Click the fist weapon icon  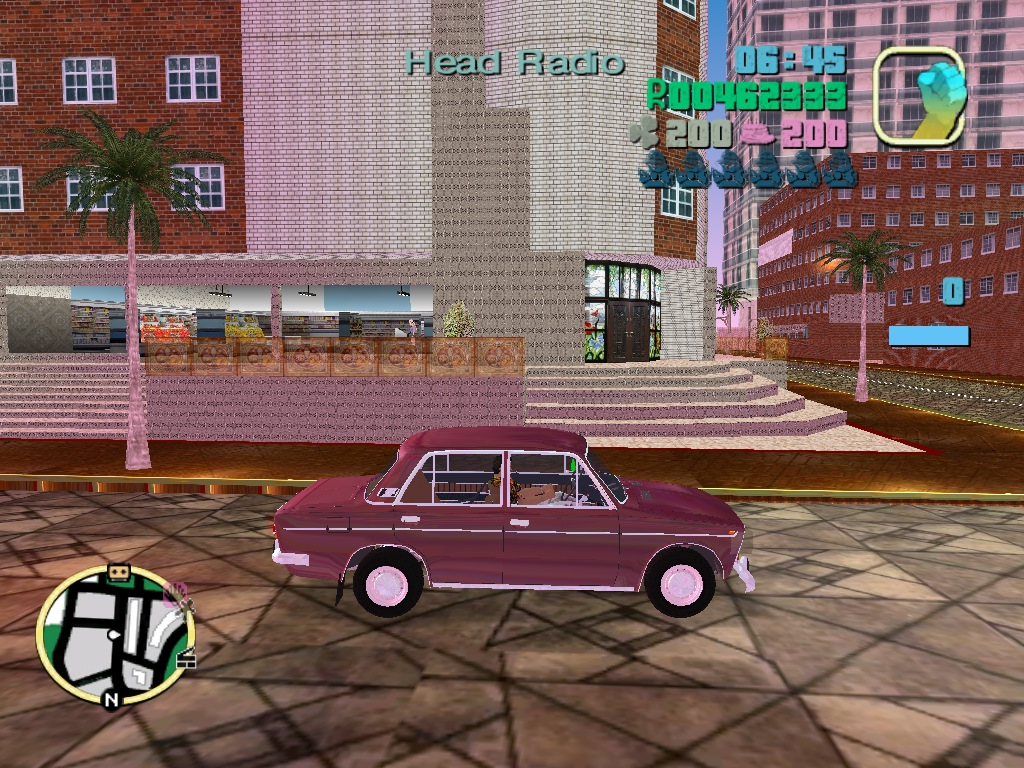click(x=920, y=95)
